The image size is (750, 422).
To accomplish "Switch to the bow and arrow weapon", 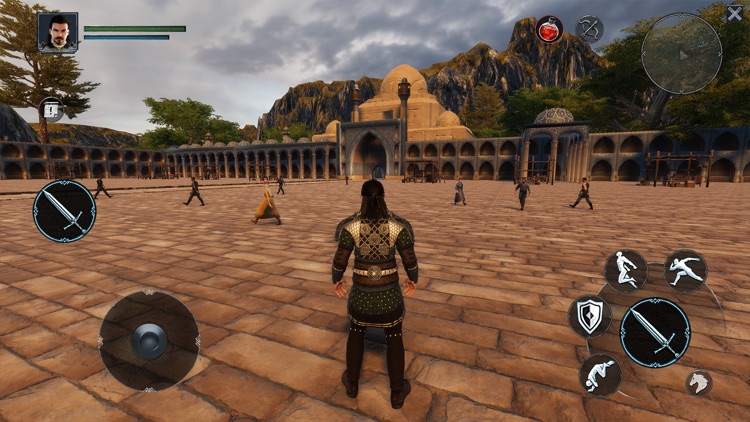I will (x=590, y=28).
